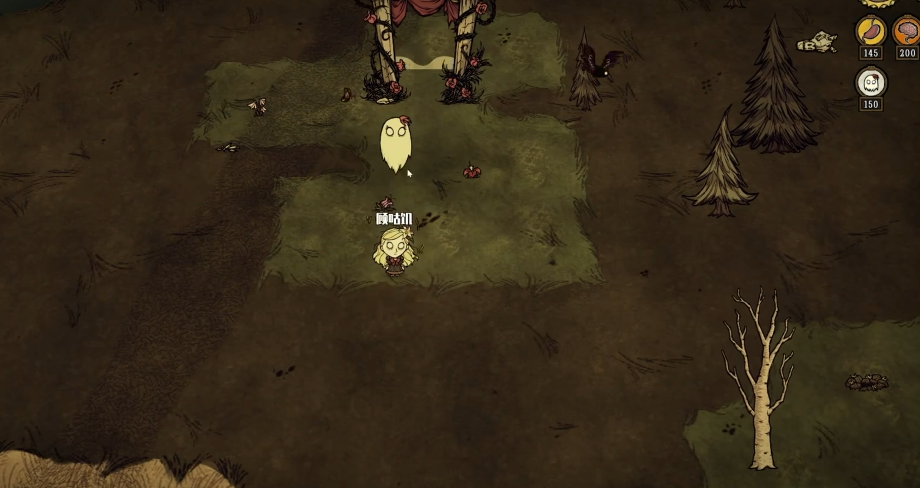Select the brain sanity badge

coord(907,31)
